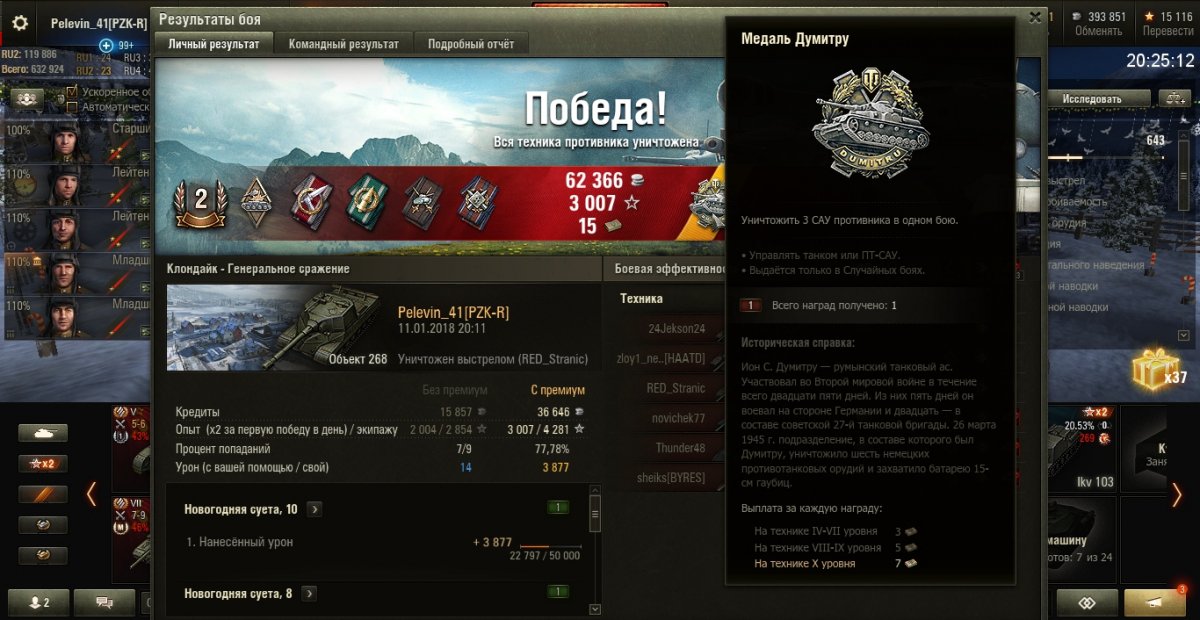
Task: Expand the Новогодняя суета, 10 mission
Action: point(314,509)
